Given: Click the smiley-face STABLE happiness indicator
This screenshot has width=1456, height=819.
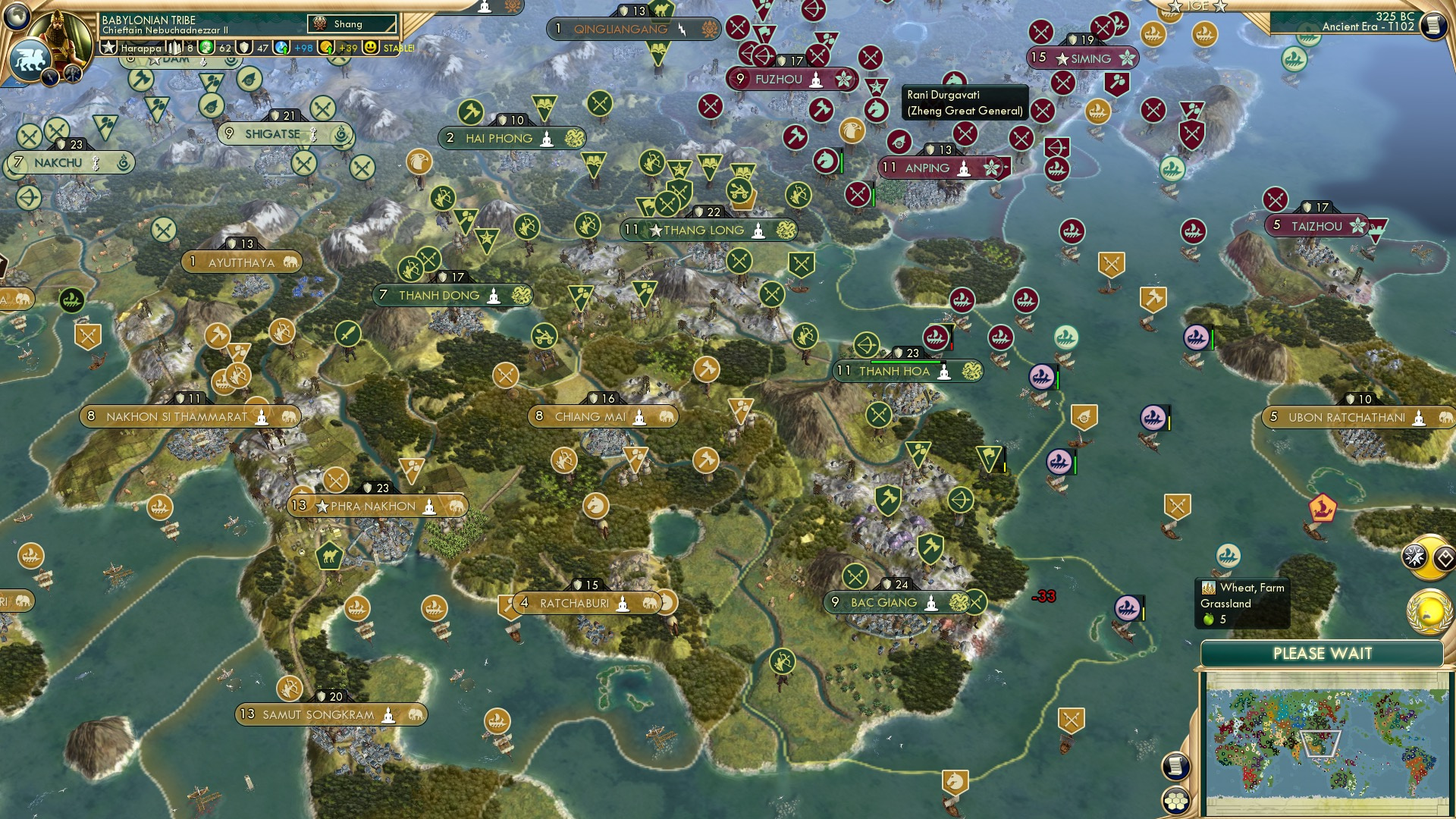Looking at the screenshot, I should point(369,47).
